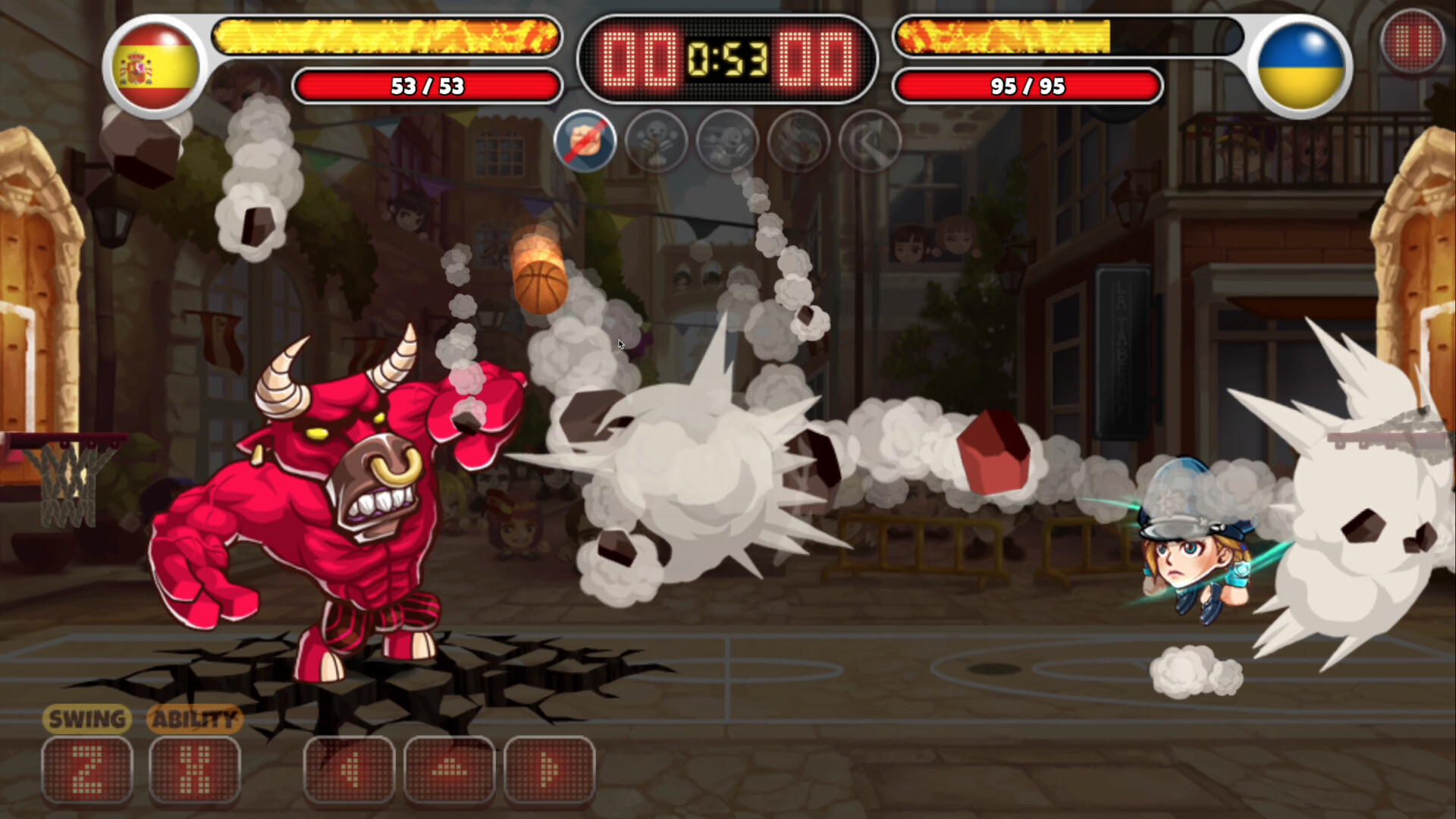Expand Spain's health bar details
Viewport: 1456px width, 819px height.
pos(428,86)
